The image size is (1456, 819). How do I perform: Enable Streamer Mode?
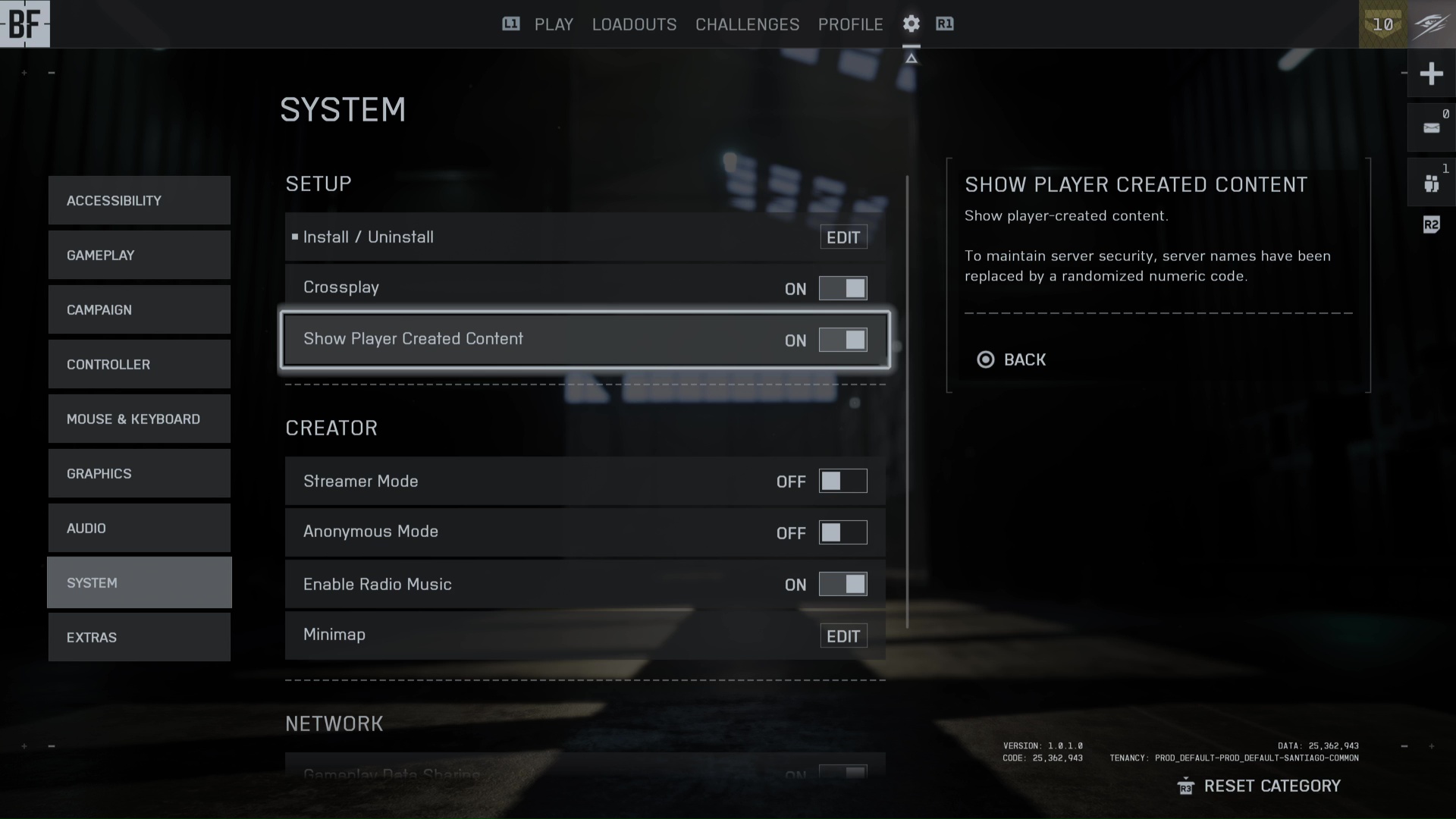[x=843, y=481]
